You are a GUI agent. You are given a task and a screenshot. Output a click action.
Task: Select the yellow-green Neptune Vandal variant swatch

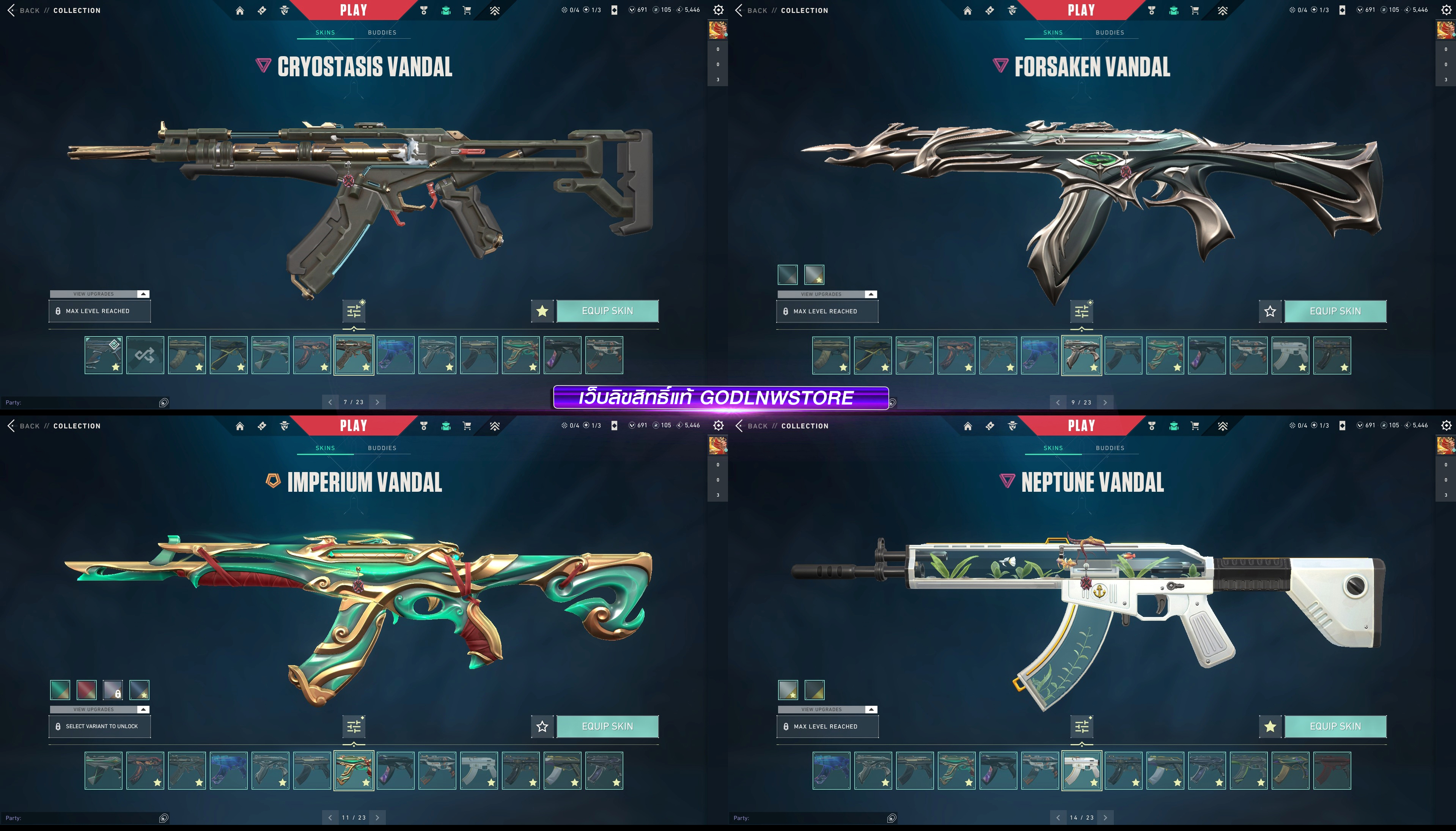814,689
